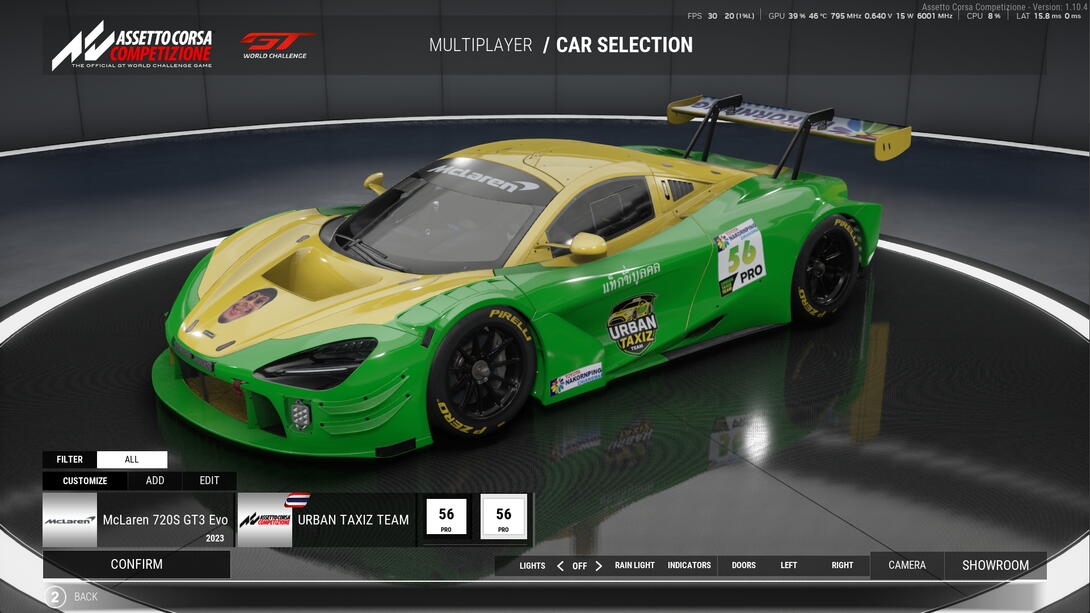
Task: Select the highlighted number 56 livery thumbnail
Action: tap(503, 517)
